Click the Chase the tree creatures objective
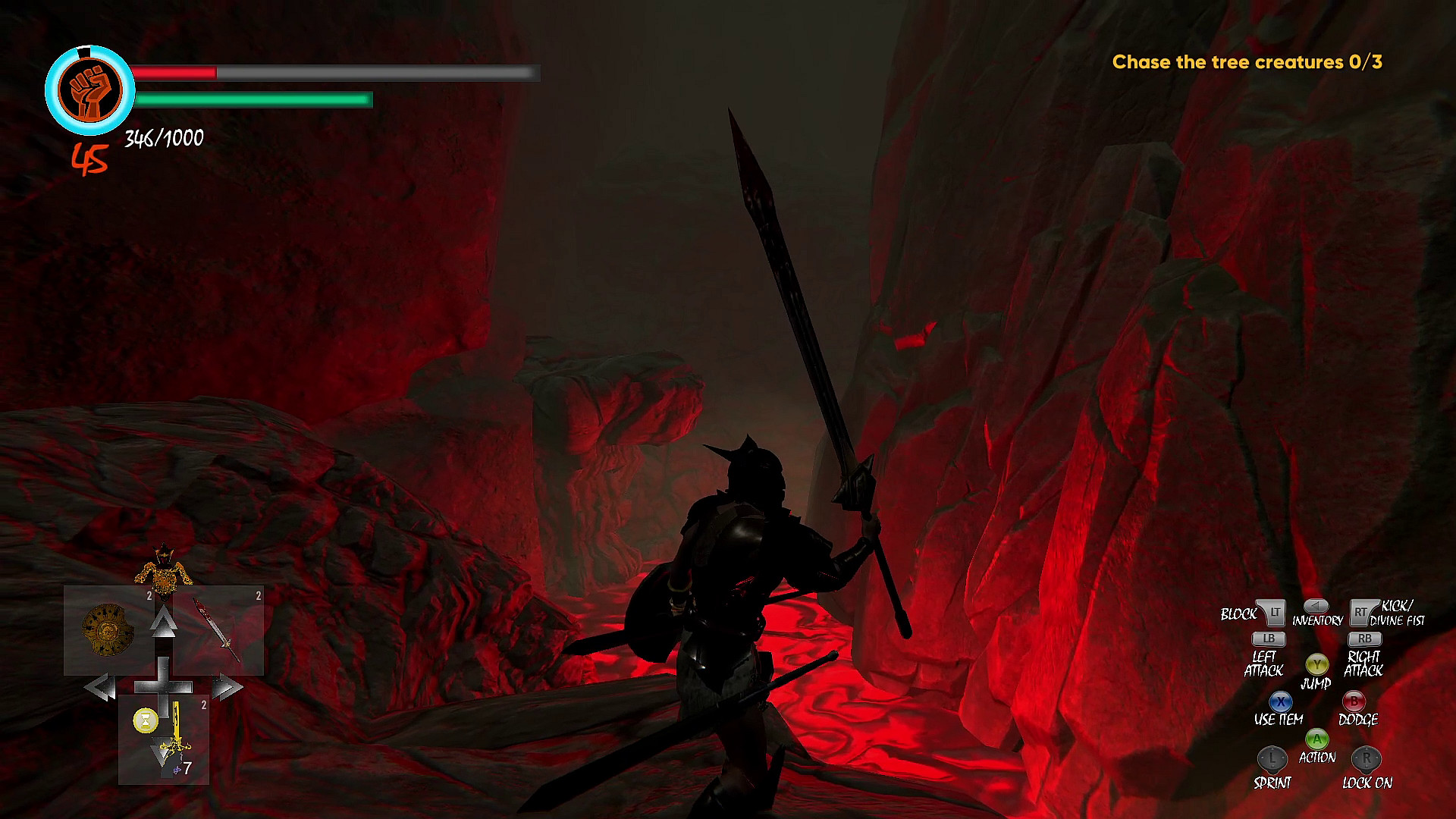The width and height of the screenshot is (1456, 819). click(1248, 64)
